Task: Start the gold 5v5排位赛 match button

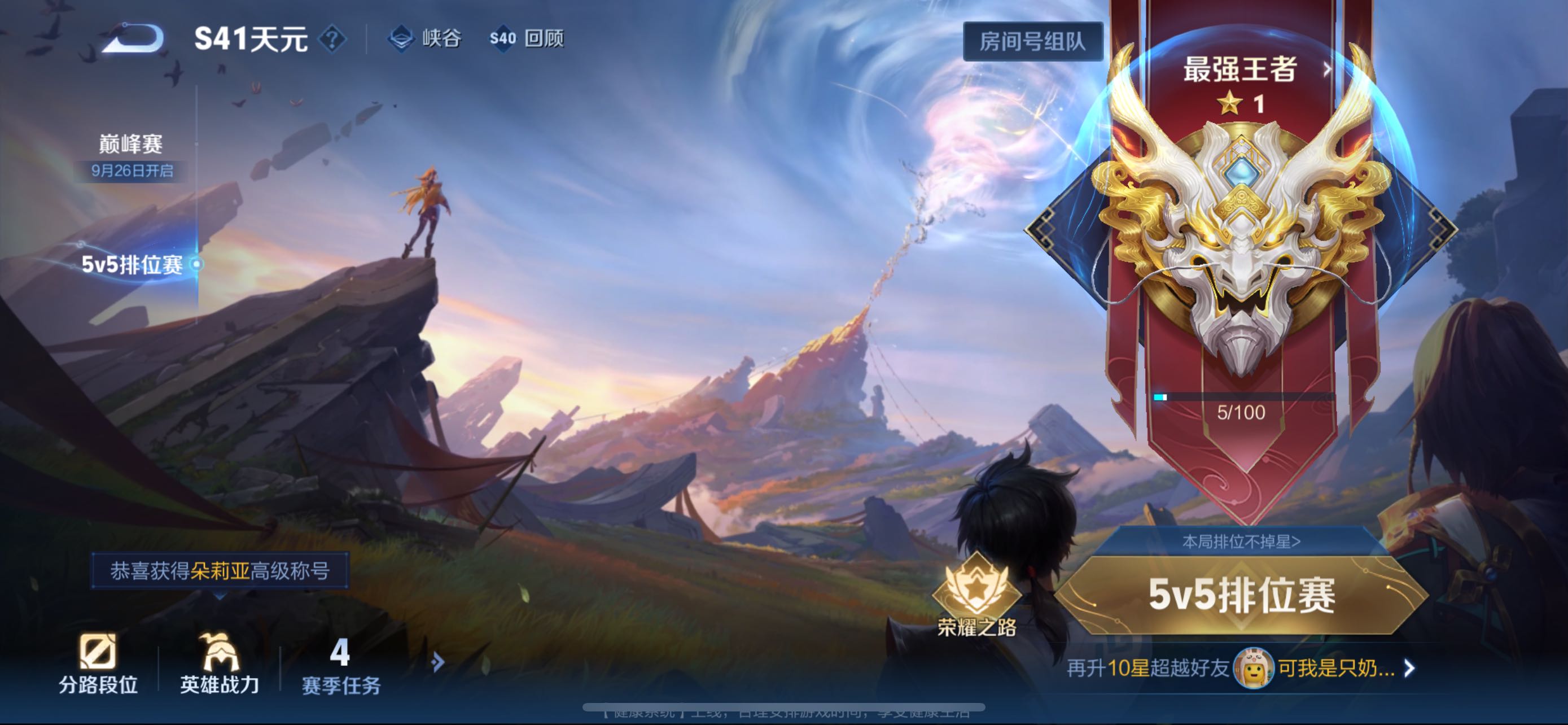Action: 1242,595
